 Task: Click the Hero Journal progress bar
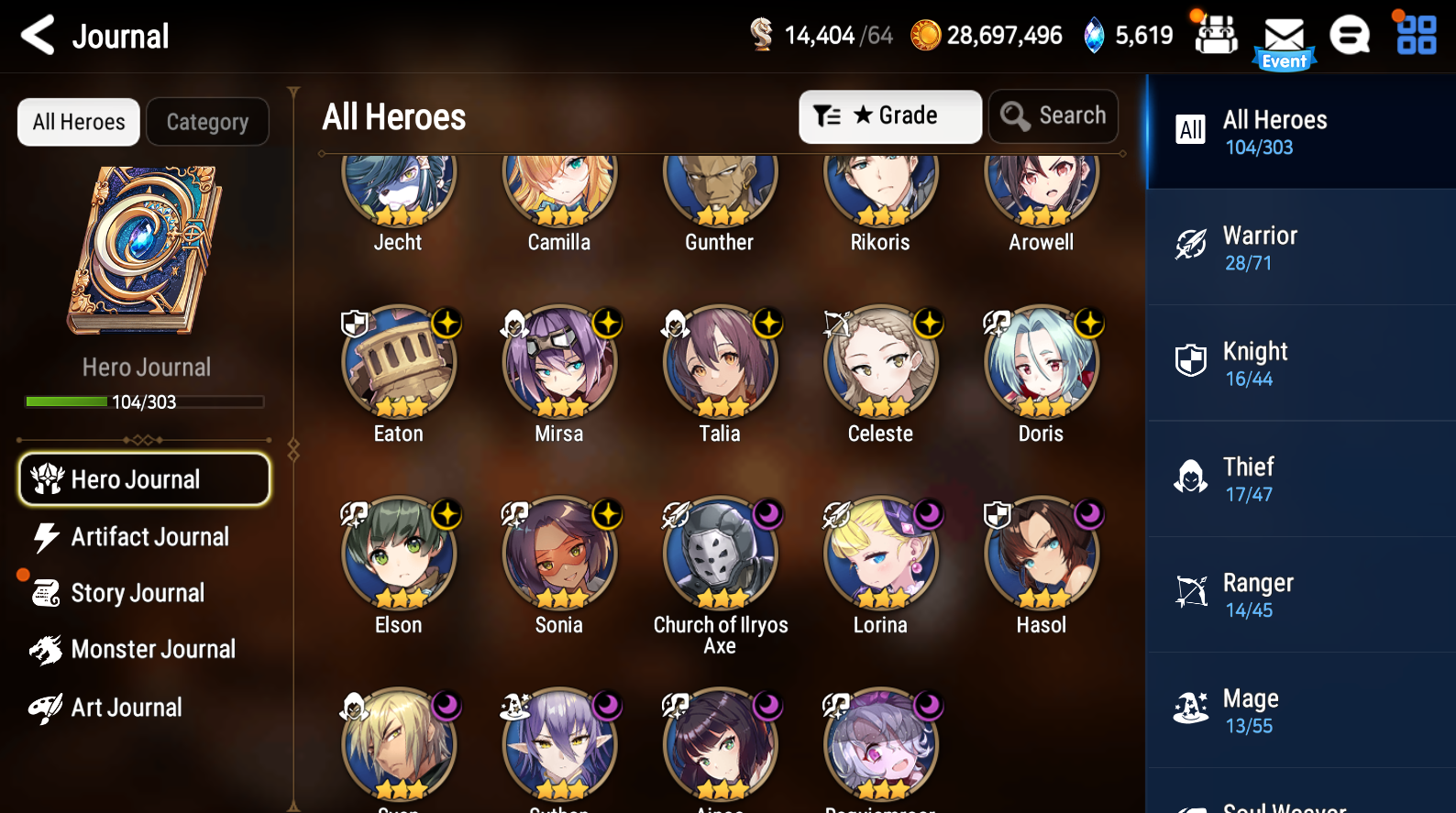pyautogui.click(x=144, y=401)
